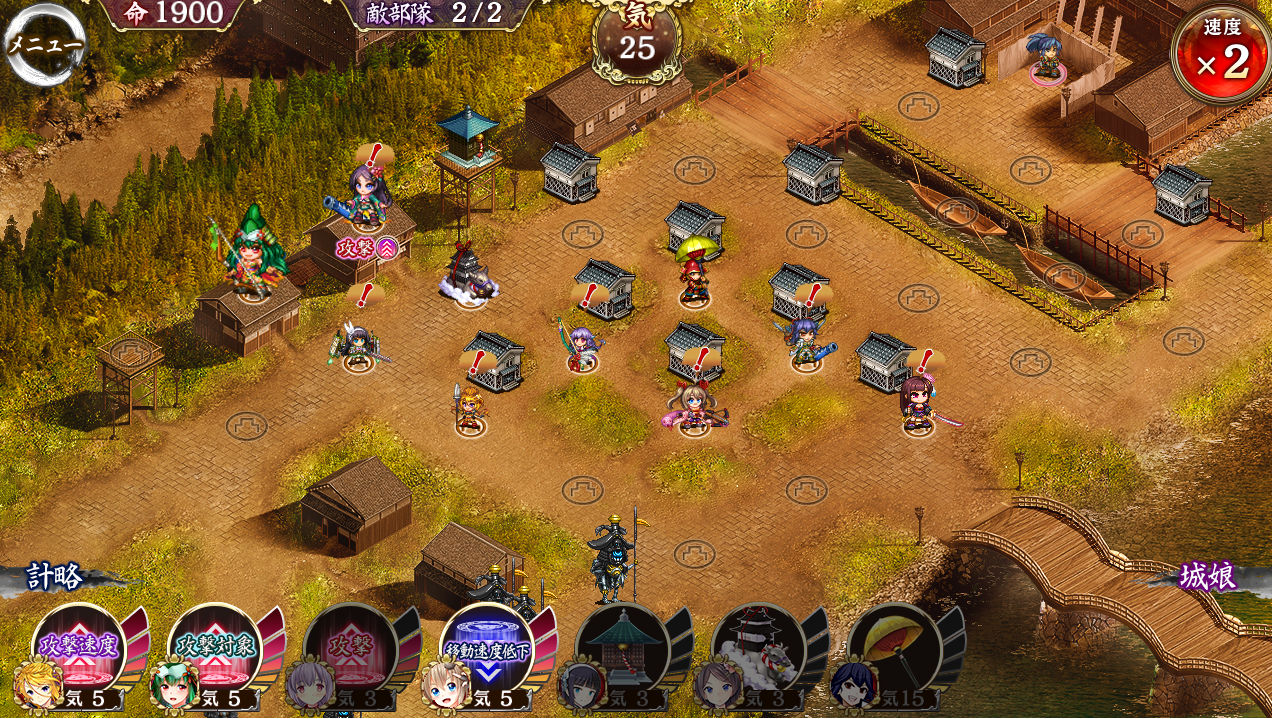Select the deployed unit with red umbrella
This screenshot has height=719, width=1272.
(x=694, y=270)
